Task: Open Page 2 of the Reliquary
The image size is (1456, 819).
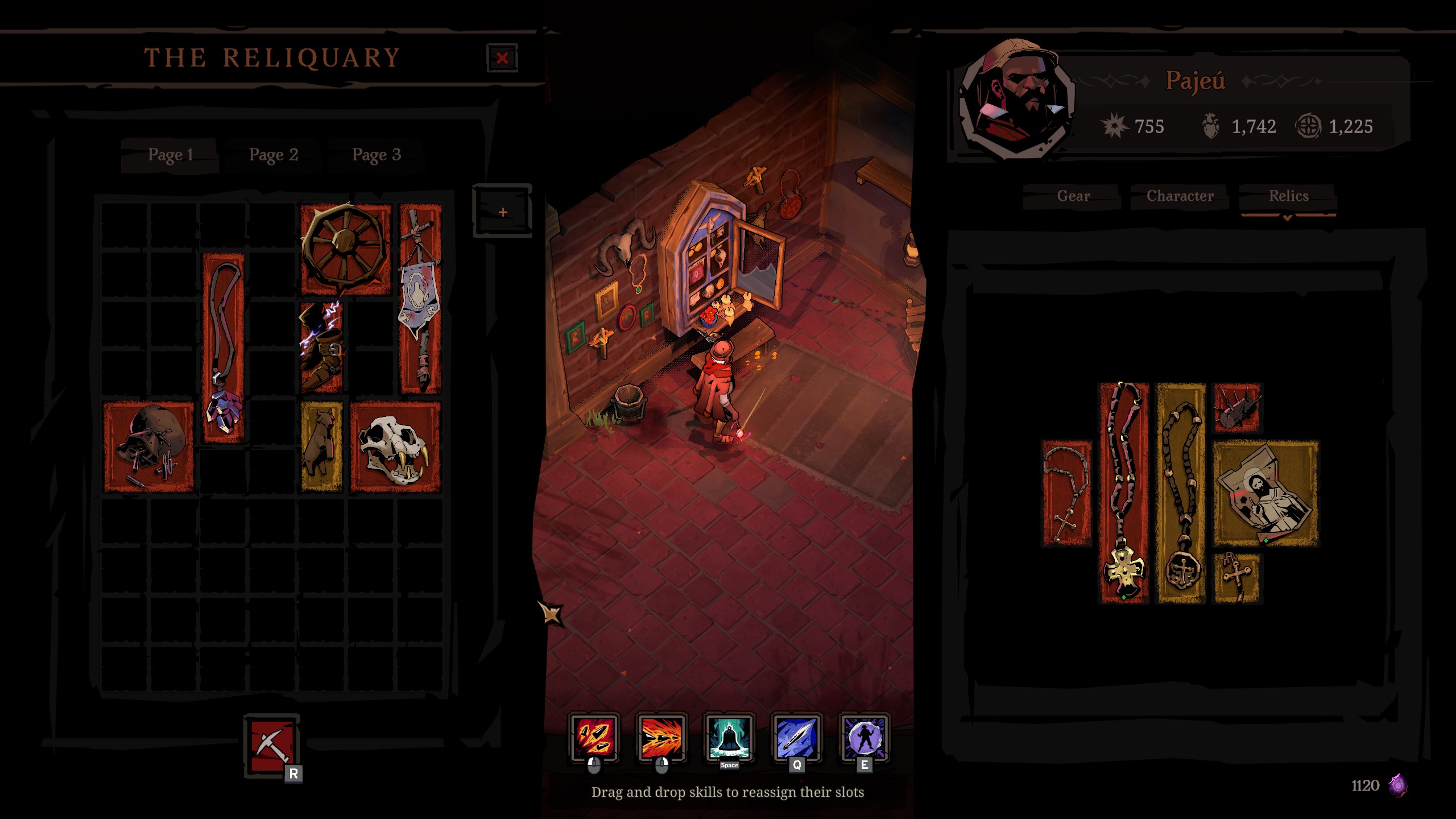Action: tap(274, 155)
